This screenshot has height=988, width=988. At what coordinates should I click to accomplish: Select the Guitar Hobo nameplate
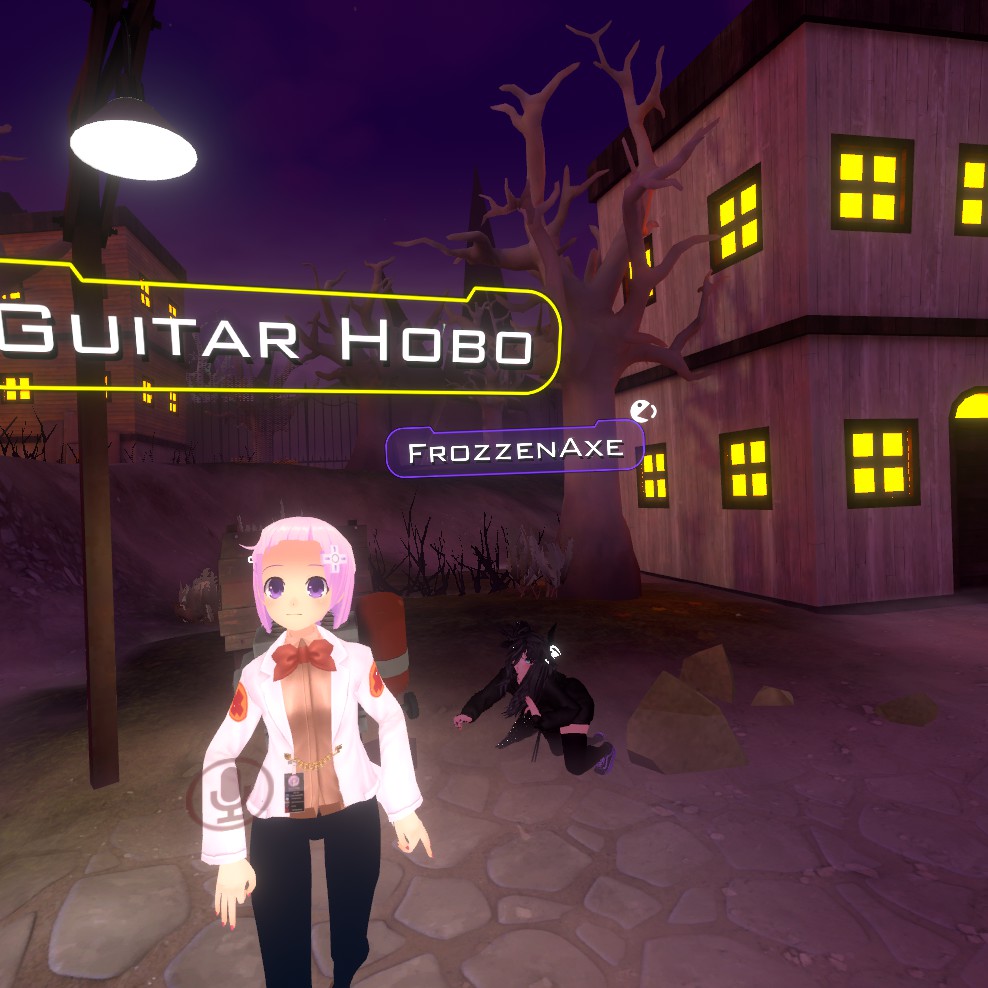[270, 335]
